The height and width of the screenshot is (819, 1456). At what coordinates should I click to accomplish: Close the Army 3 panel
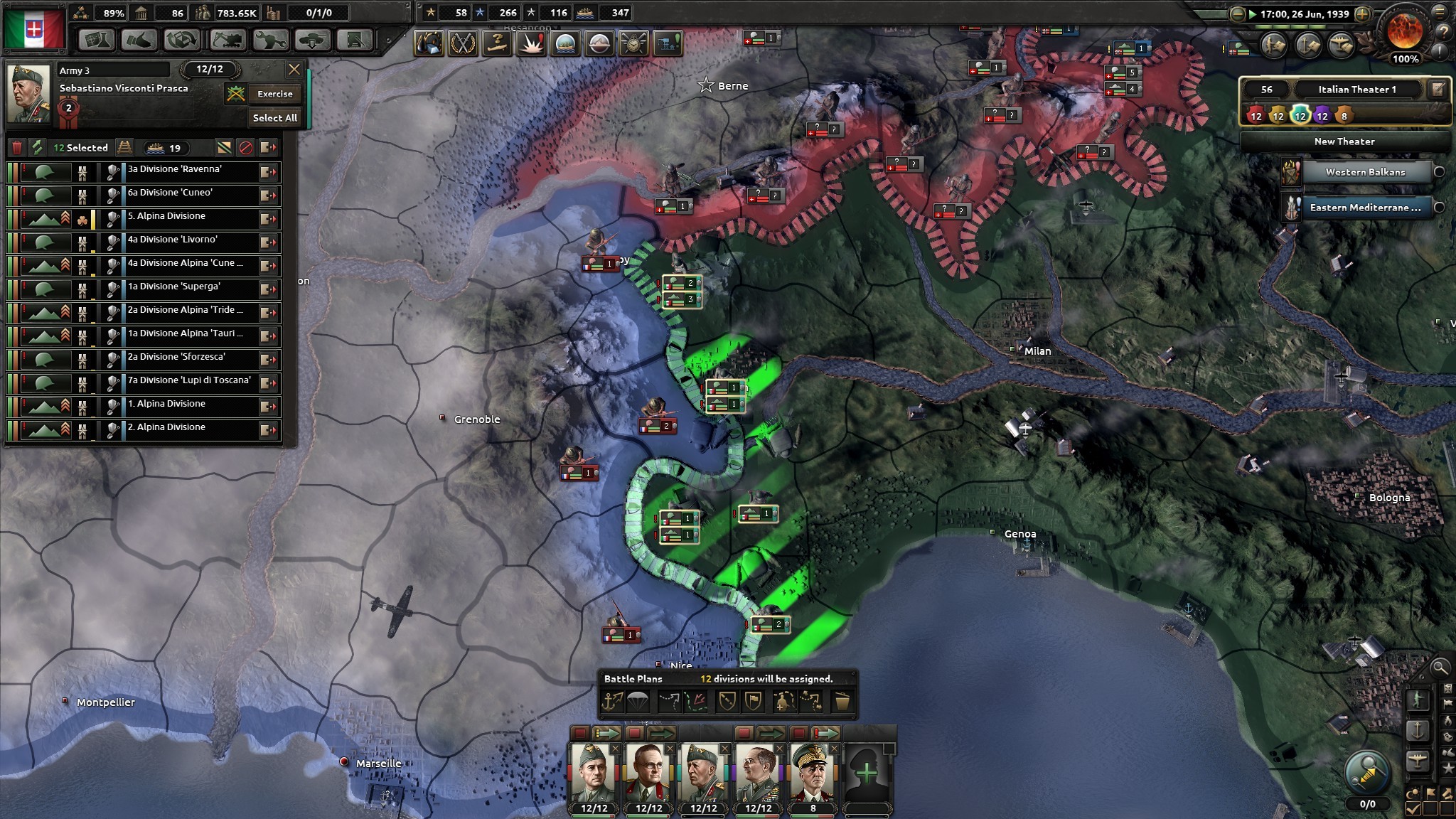point(294,70)
